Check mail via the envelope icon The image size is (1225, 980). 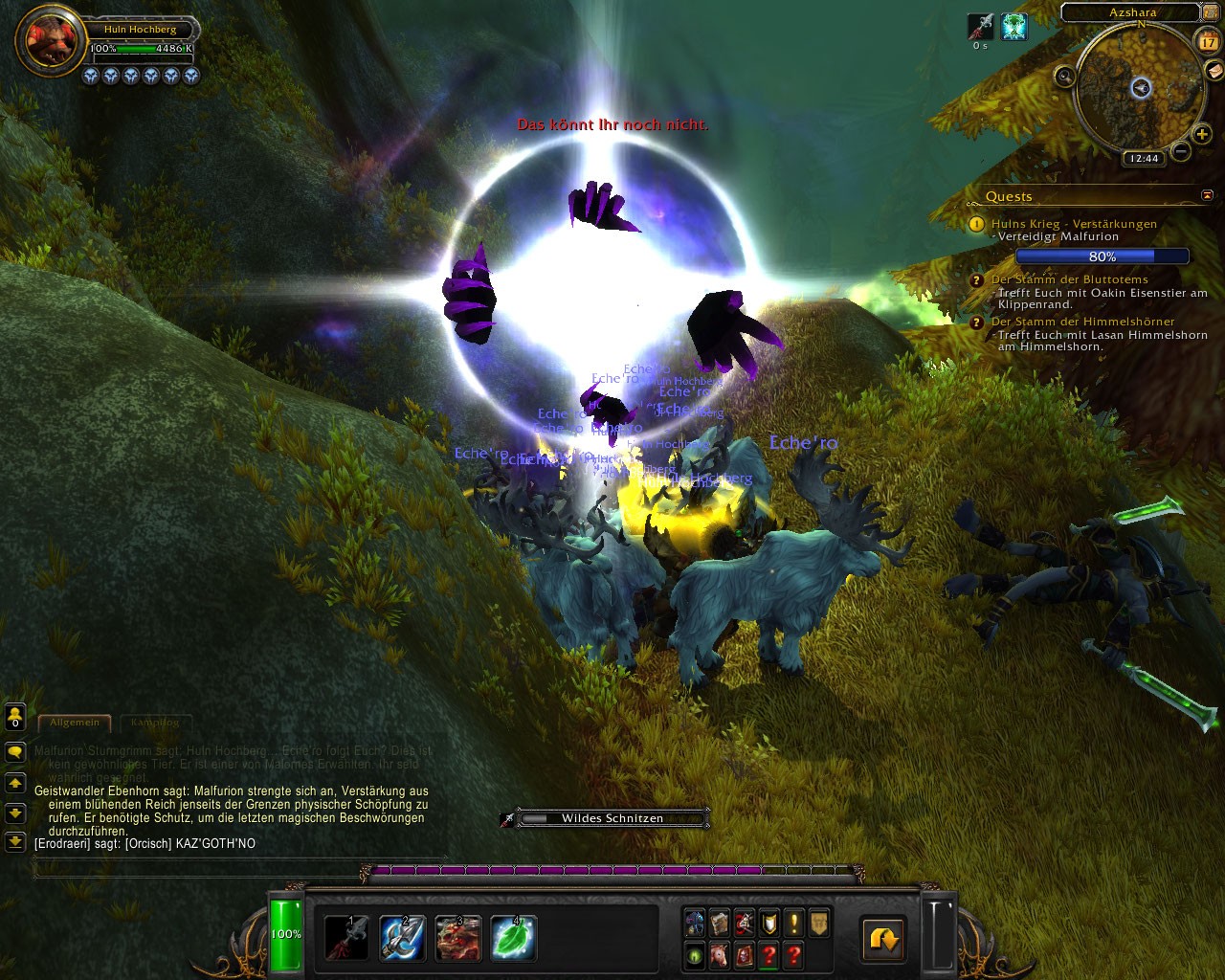pos(1214,70)
